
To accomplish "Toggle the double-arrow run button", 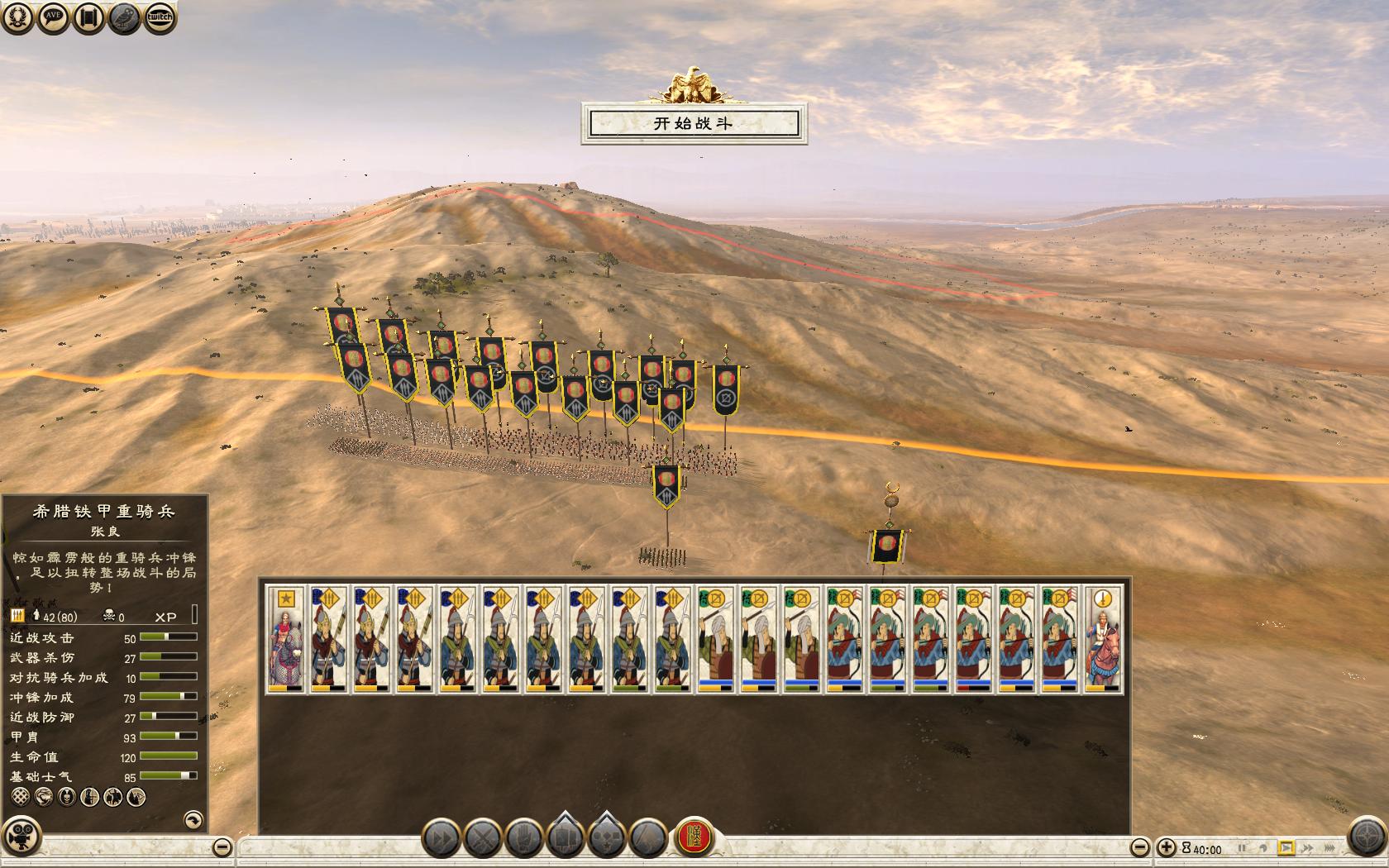I will 442,839.
